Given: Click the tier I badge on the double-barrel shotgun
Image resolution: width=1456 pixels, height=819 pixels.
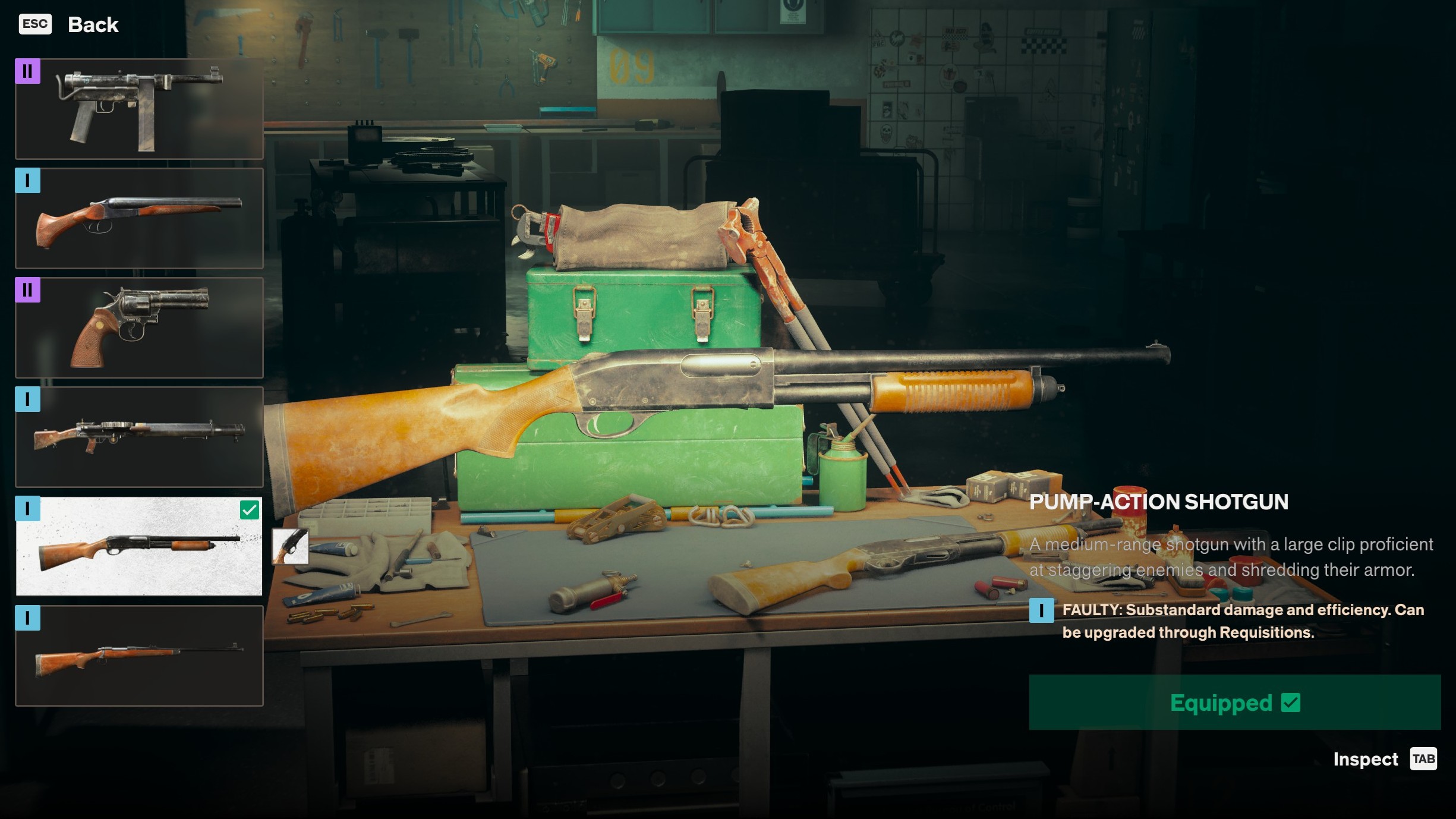Looking at the screenshot, I should click(x=28, y=182).
